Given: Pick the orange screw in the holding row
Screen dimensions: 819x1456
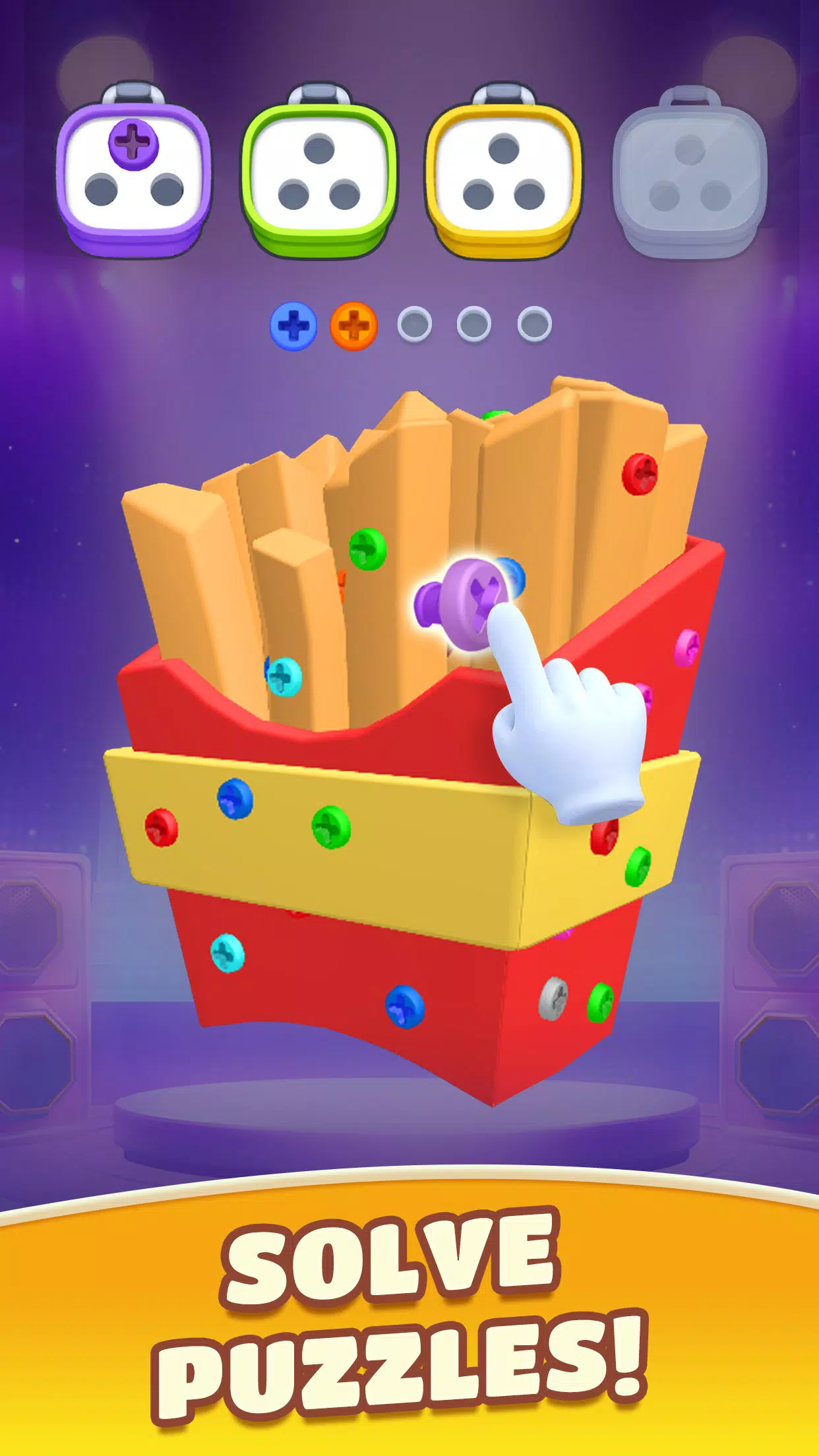Looking at the screenshot, I should click(x=353, y=326).
